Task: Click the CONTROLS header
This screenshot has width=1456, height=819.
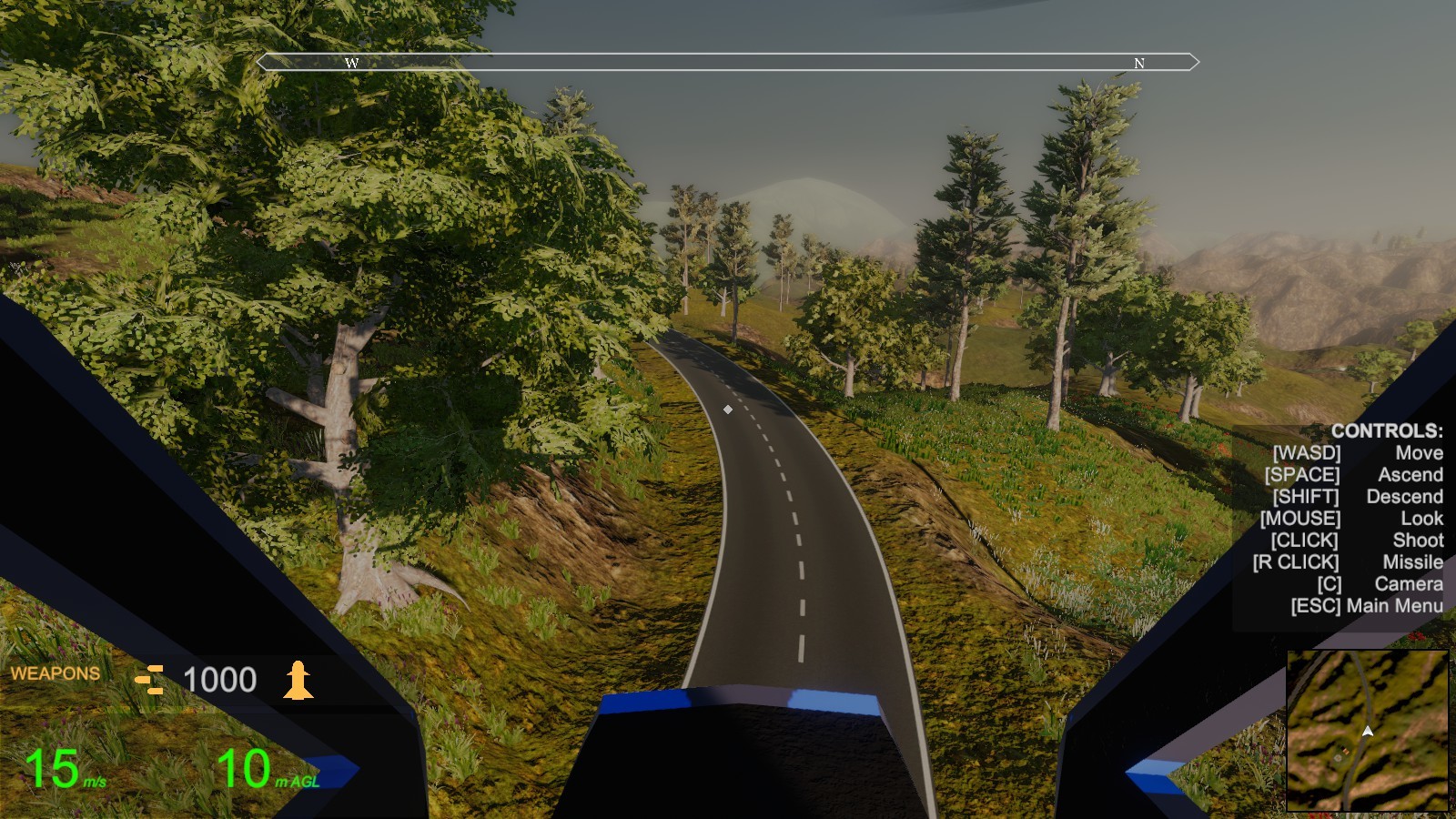Action: click(1387, 431)
